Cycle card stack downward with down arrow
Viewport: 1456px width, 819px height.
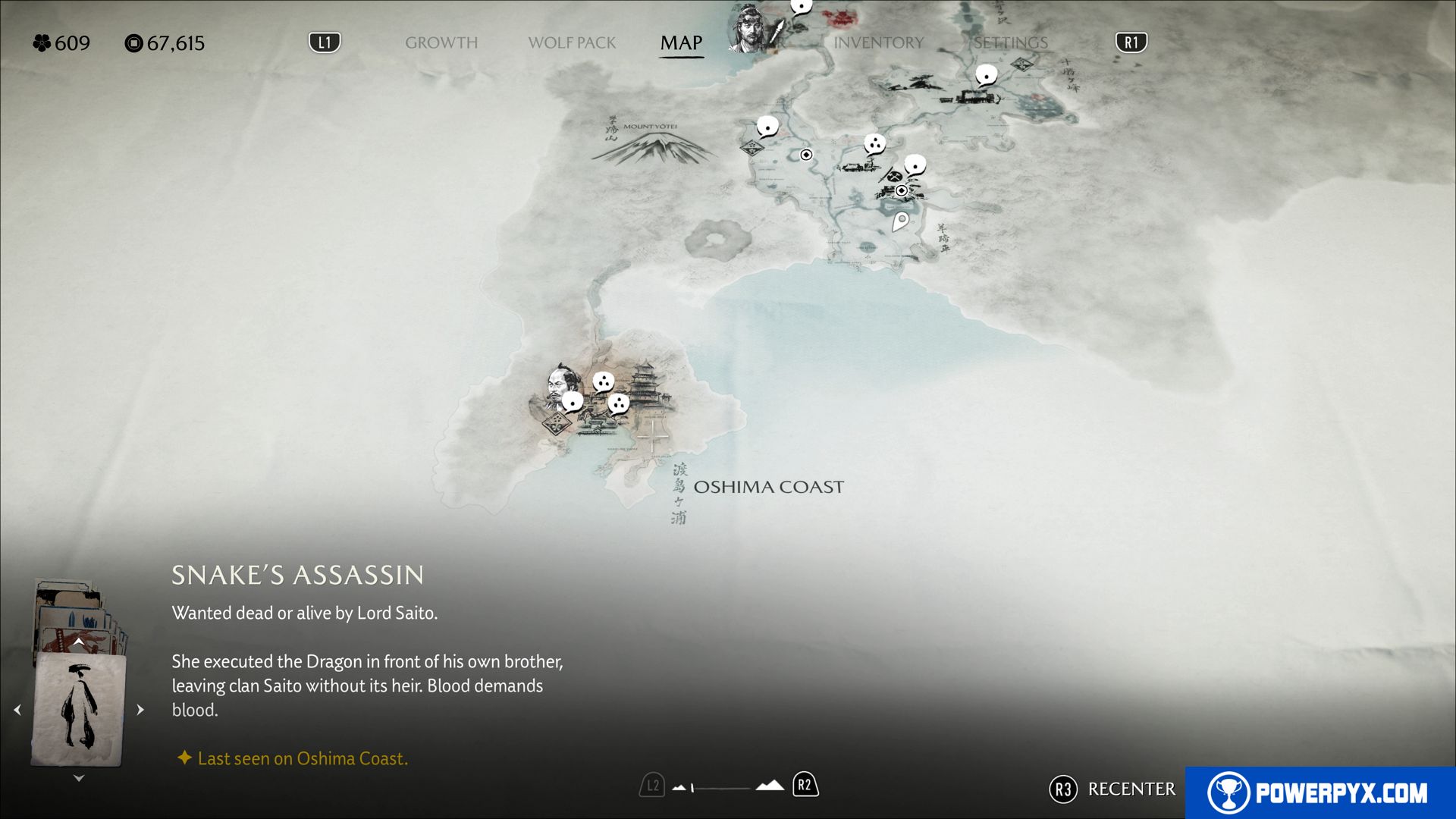[x=78, y=778]
